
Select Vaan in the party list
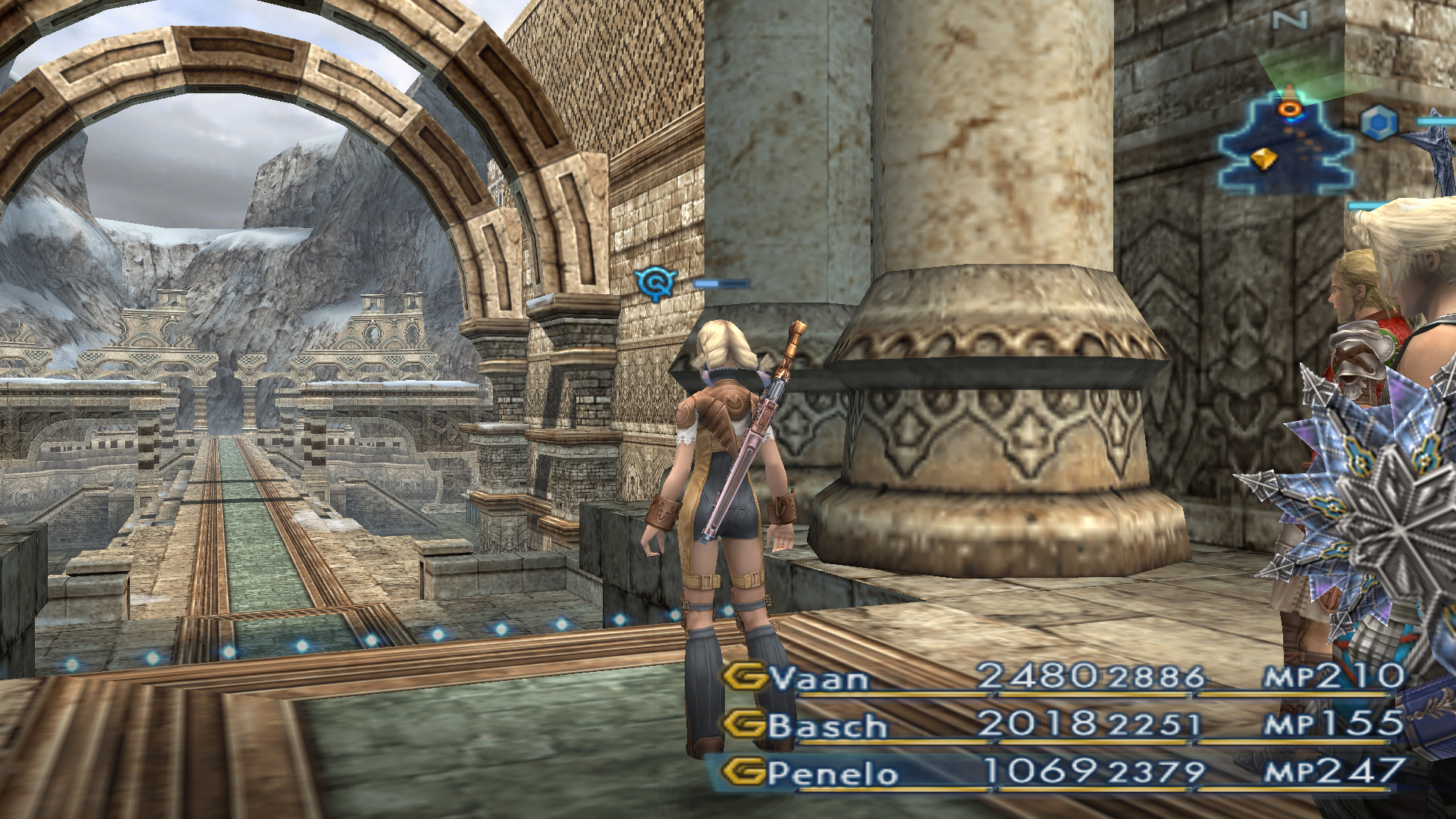[819, 678]
